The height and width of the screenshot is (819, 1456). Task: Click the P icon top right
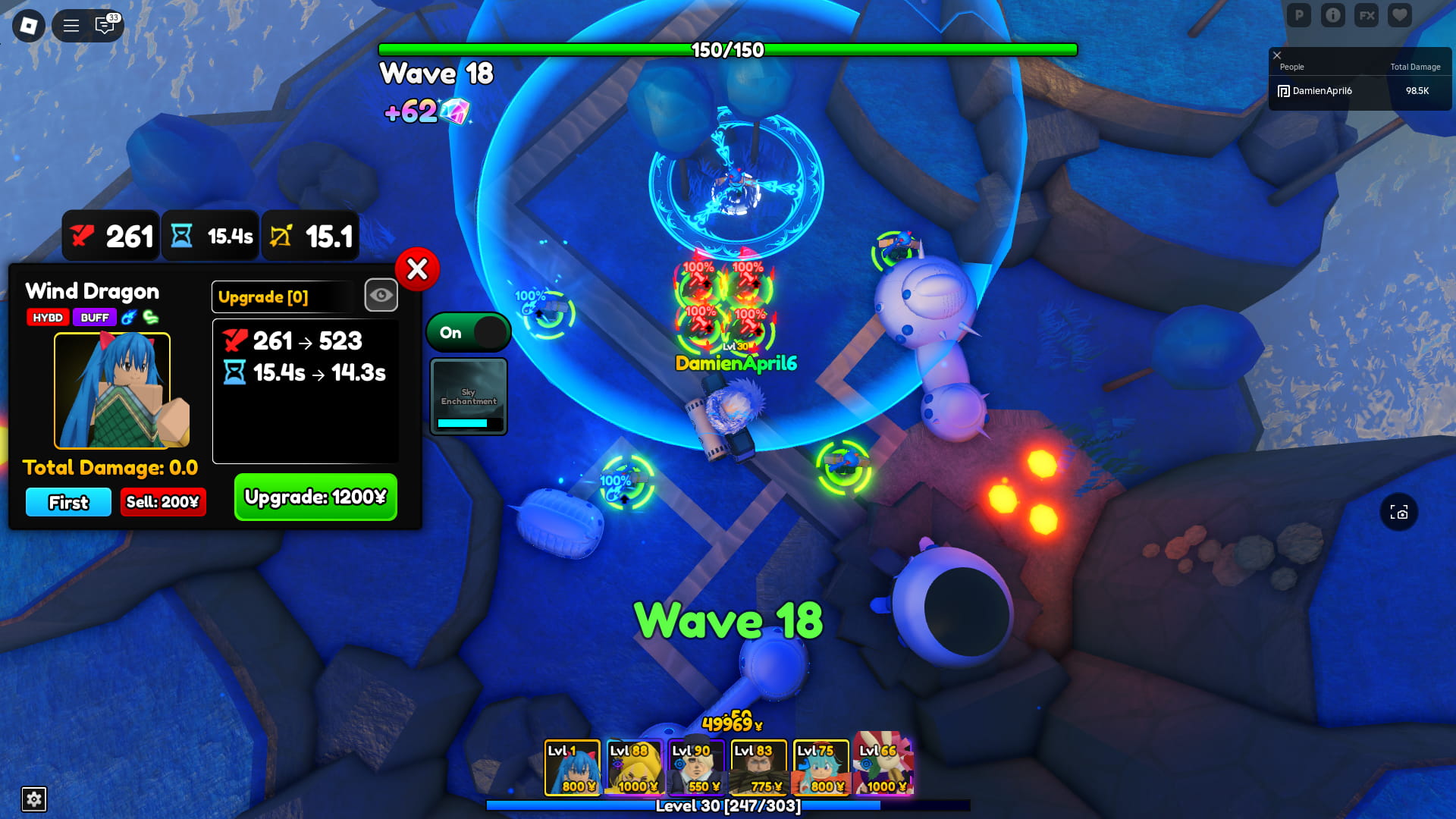pos(1299,15)
